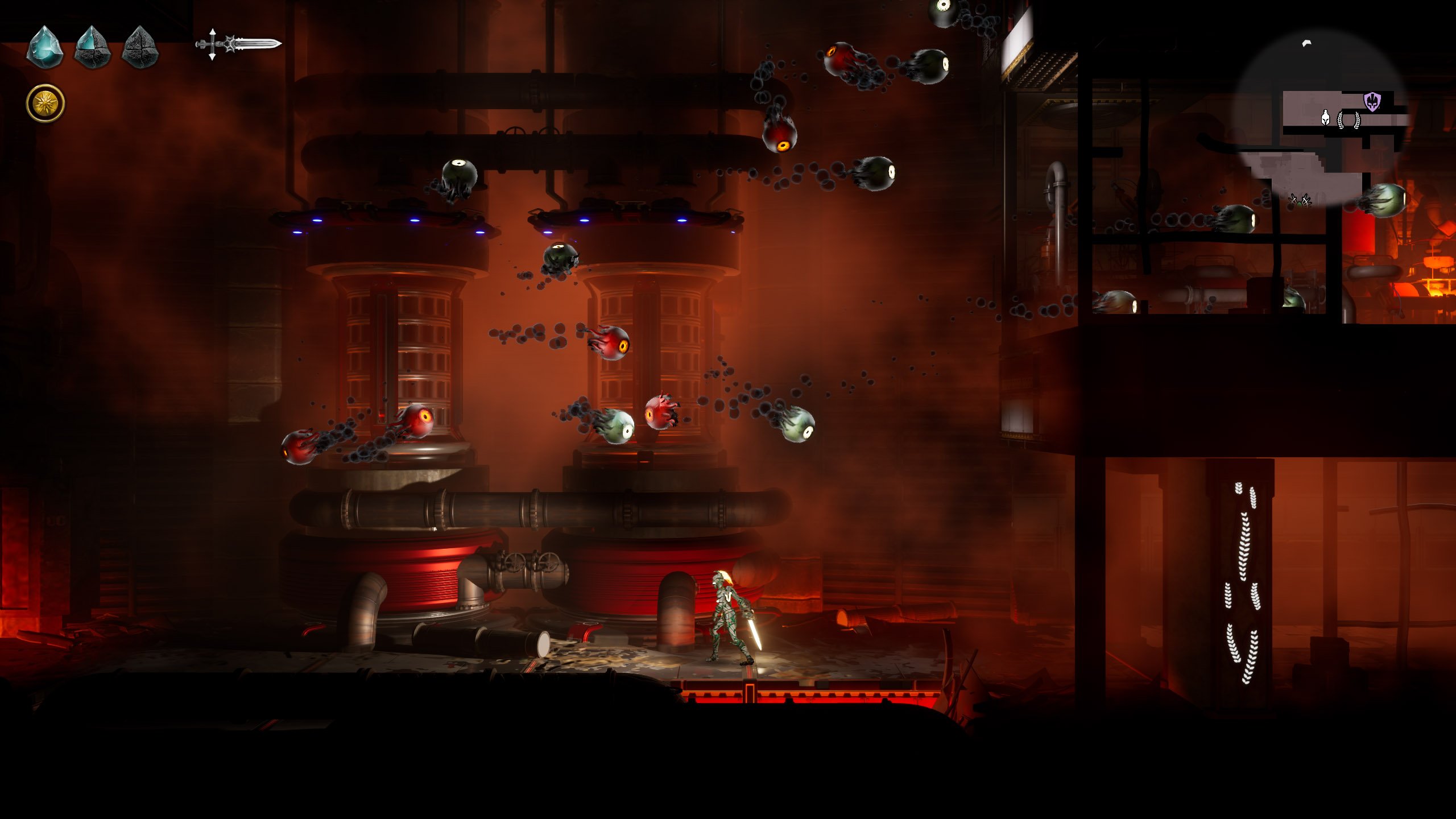Open the circular minimap

[1321, 118]
